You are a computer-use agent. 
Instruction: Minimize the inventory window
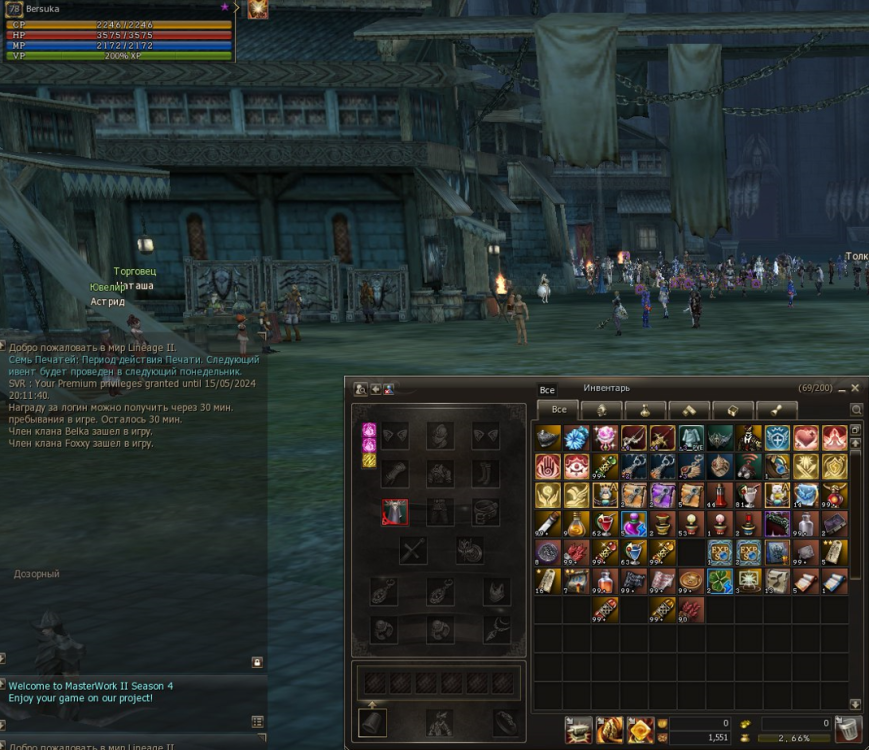(x=842, y=388)
